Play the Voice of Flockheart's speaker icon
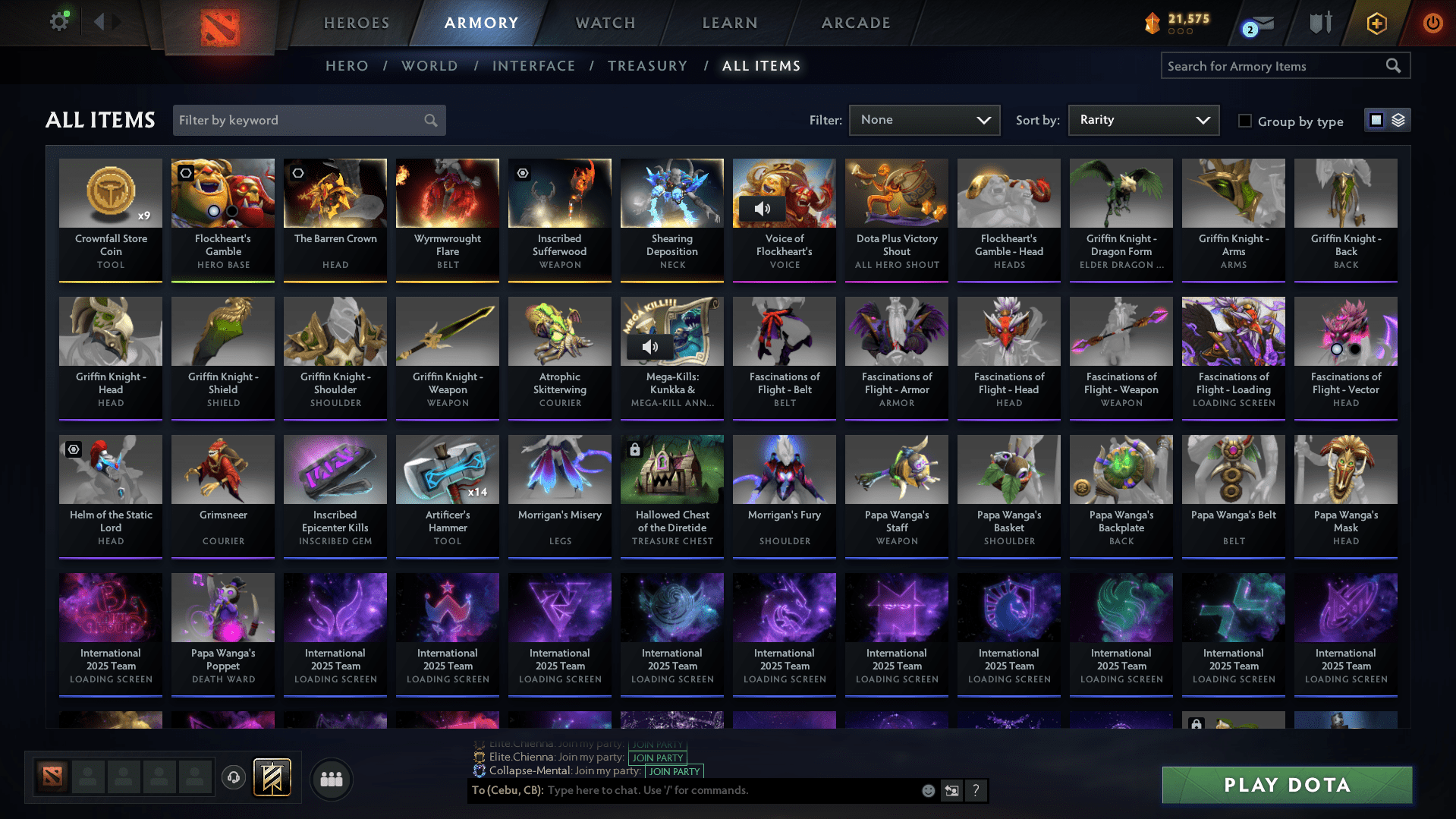This screenshot has height=819, width=1456. pyautogui.click(x=764, y=208)
